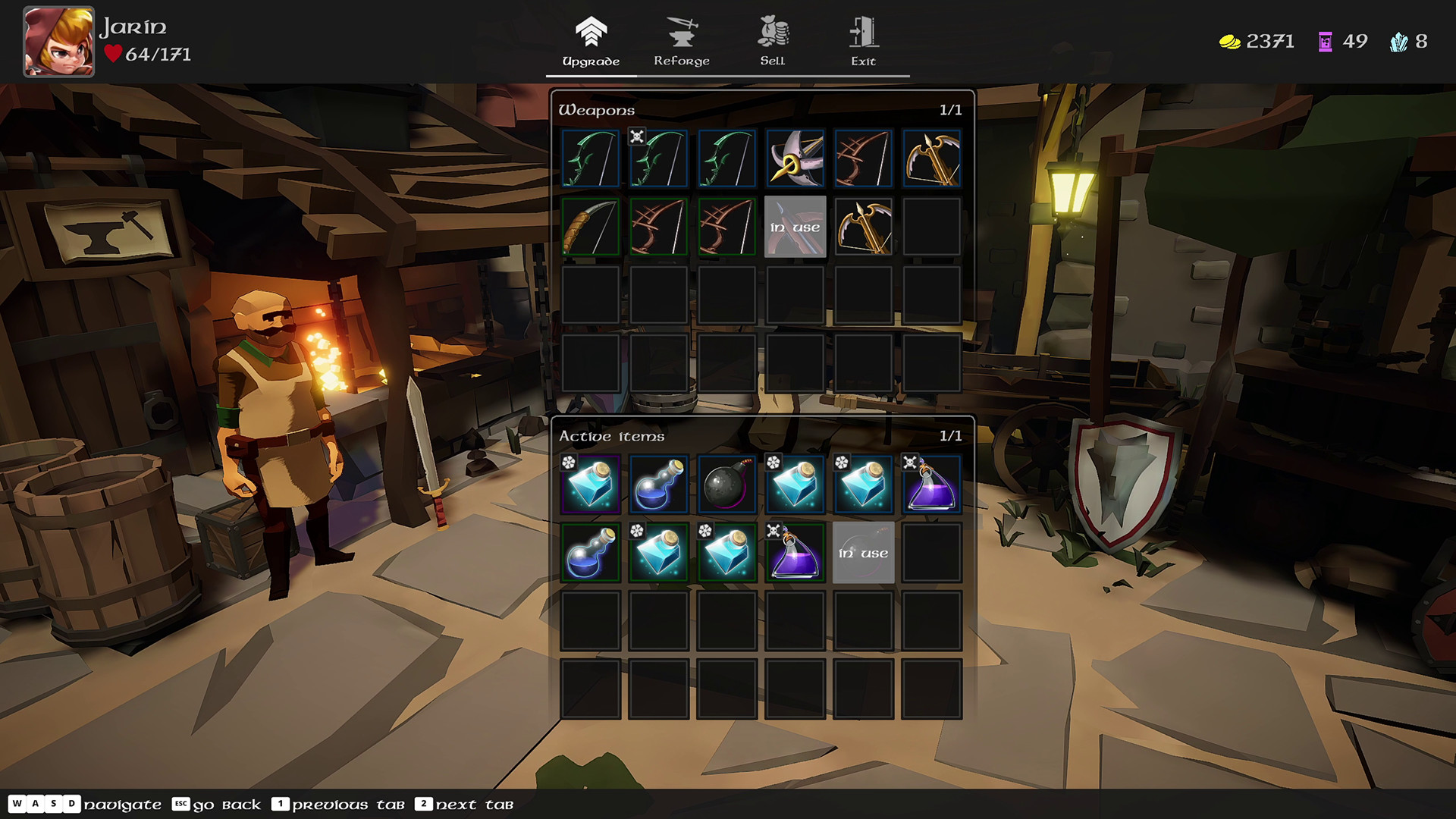Click the equipped weapon marked in use
Image resolution: width=1456 pixels, height=819 pixels.
pos(795,225)
